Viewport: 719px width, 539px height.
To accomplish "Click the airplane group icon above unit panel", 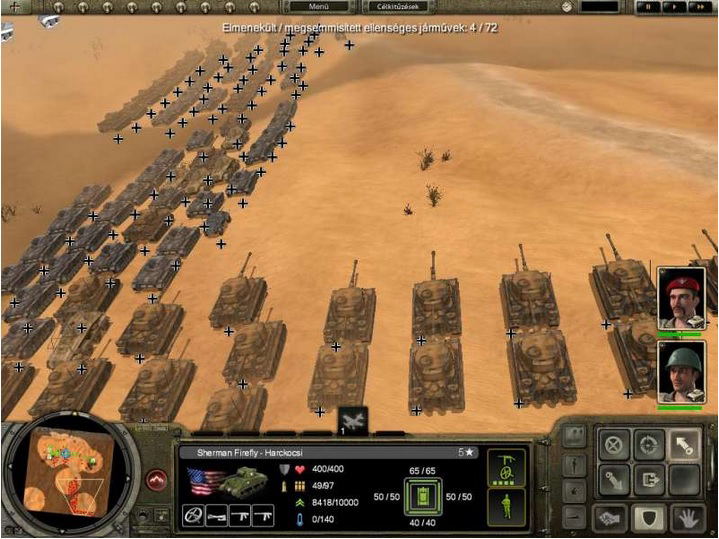I will click(353, 419).
